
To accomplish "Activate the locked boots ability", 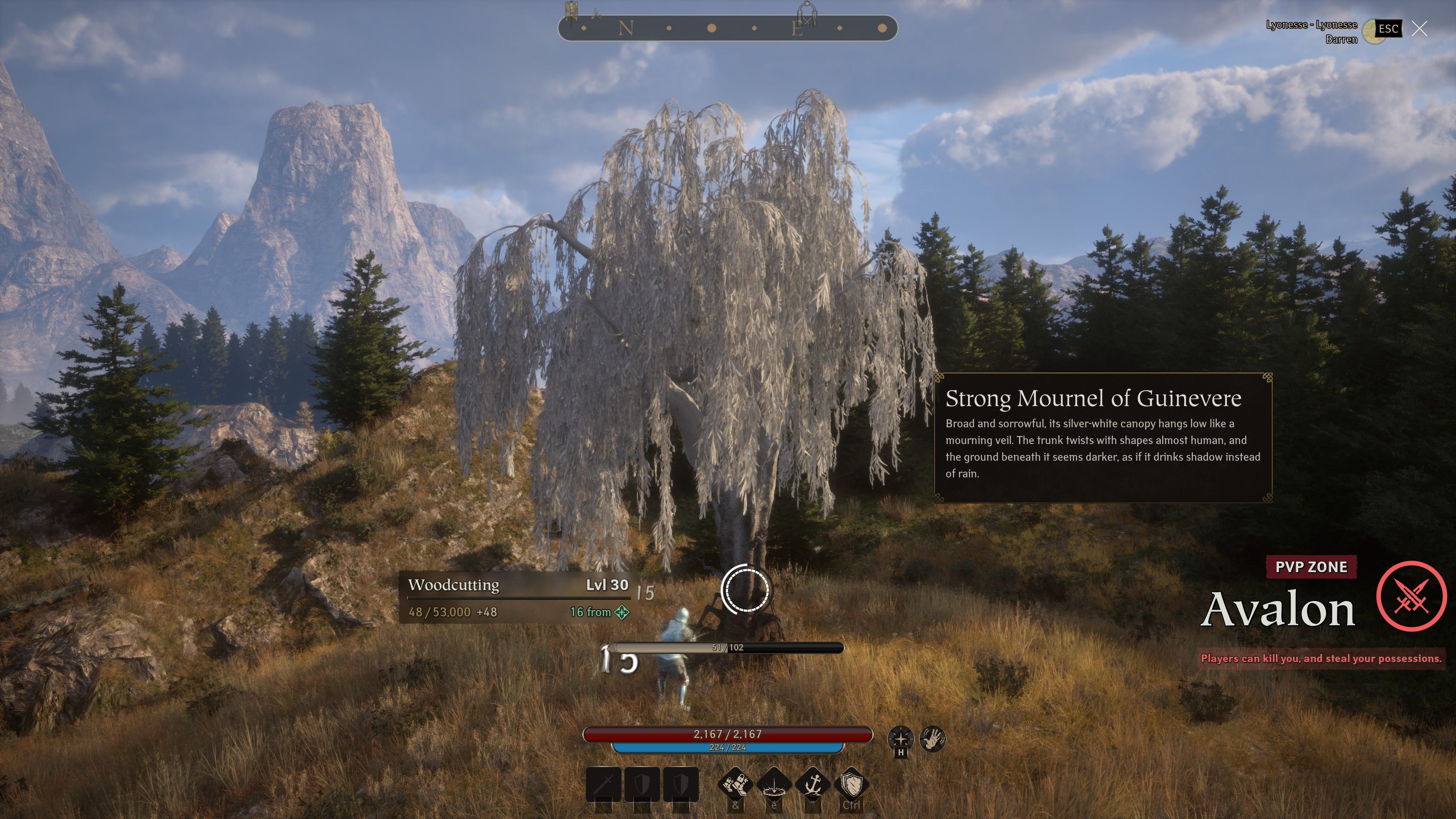I will click(735, 784).
